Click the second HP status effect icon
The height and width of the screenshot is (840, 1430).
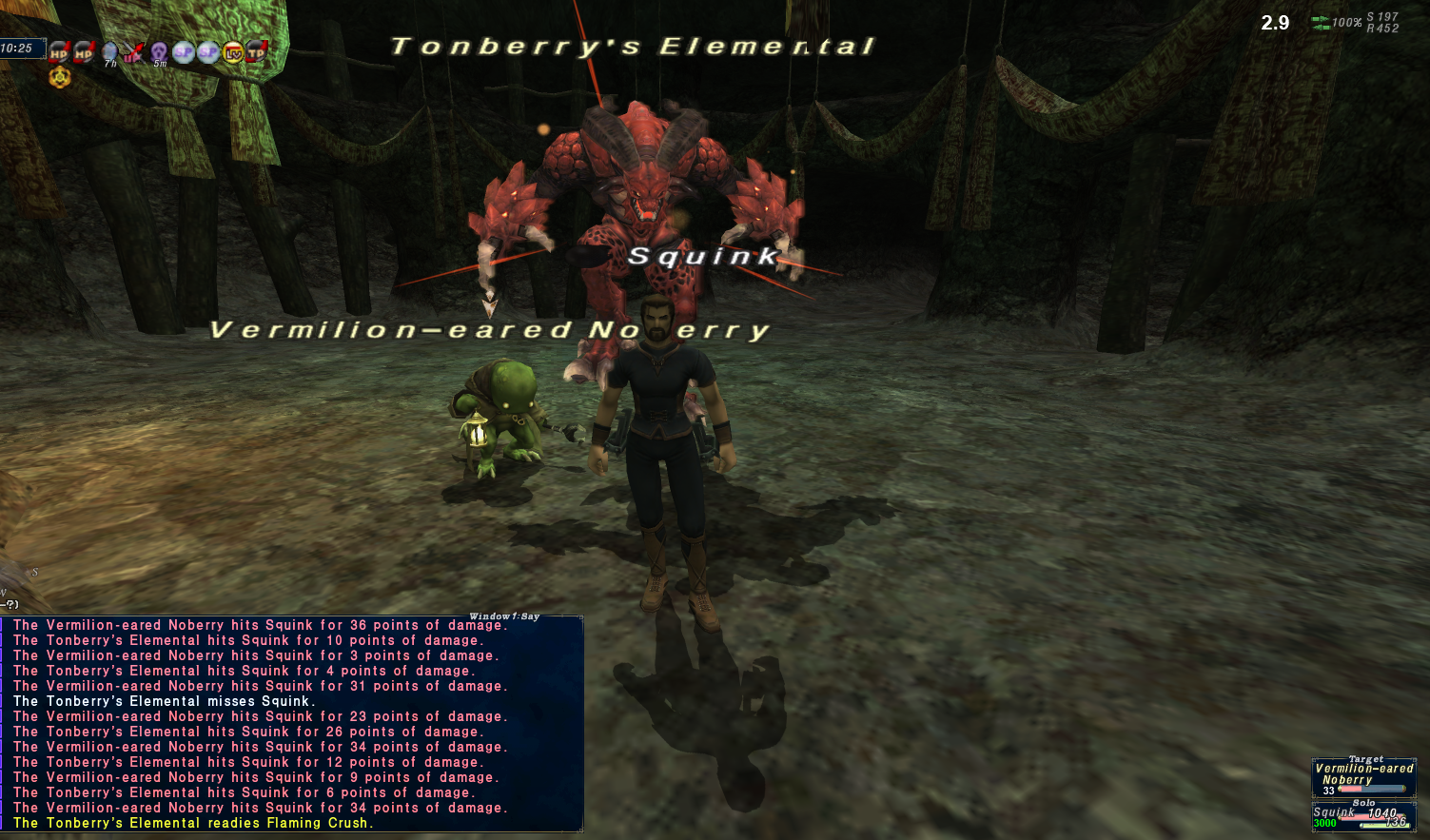pos(84,53)
